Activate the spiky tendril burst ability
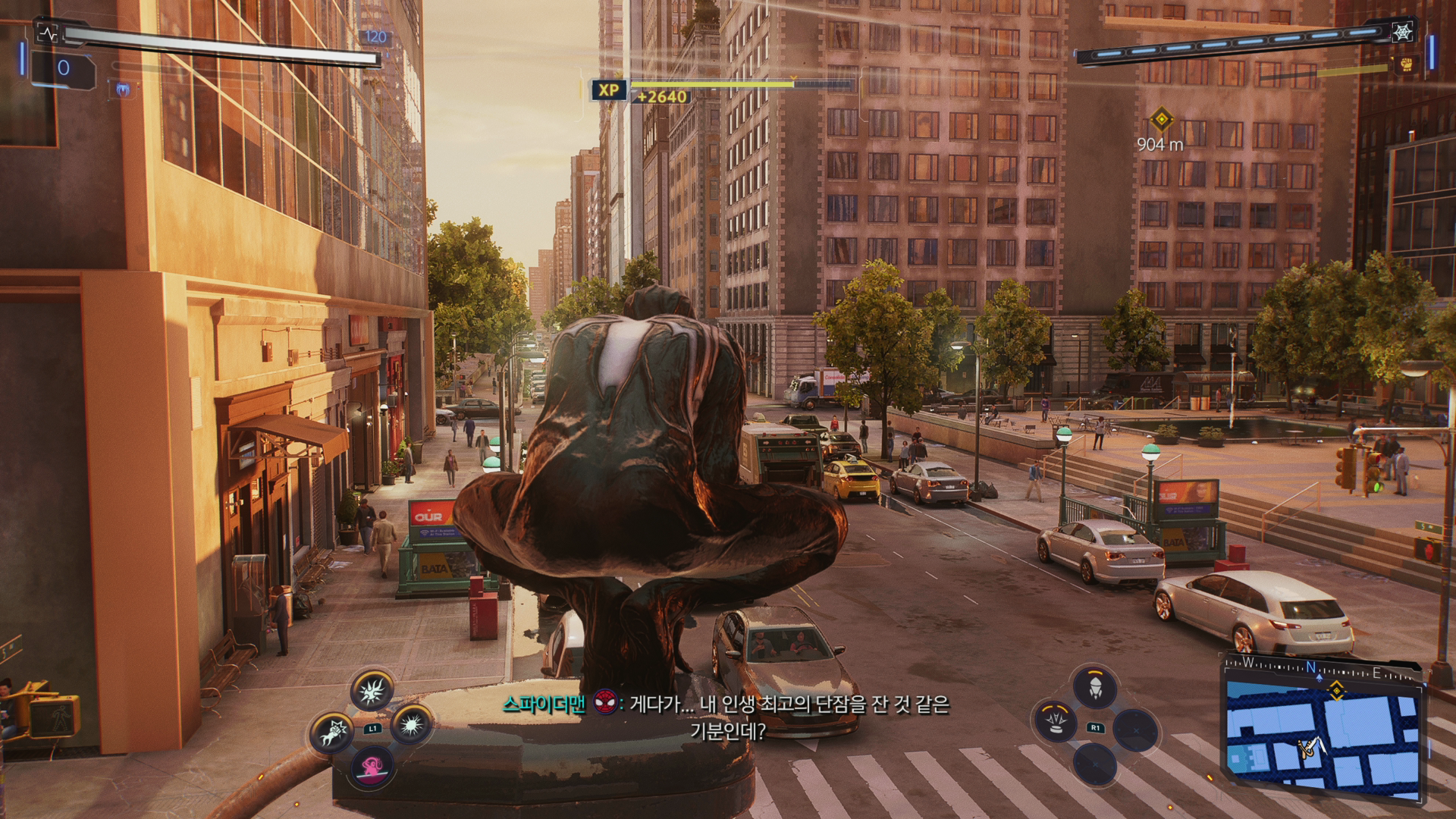Screen dimensions: 1456x819 pyautogui.click(x=372, y=689)
